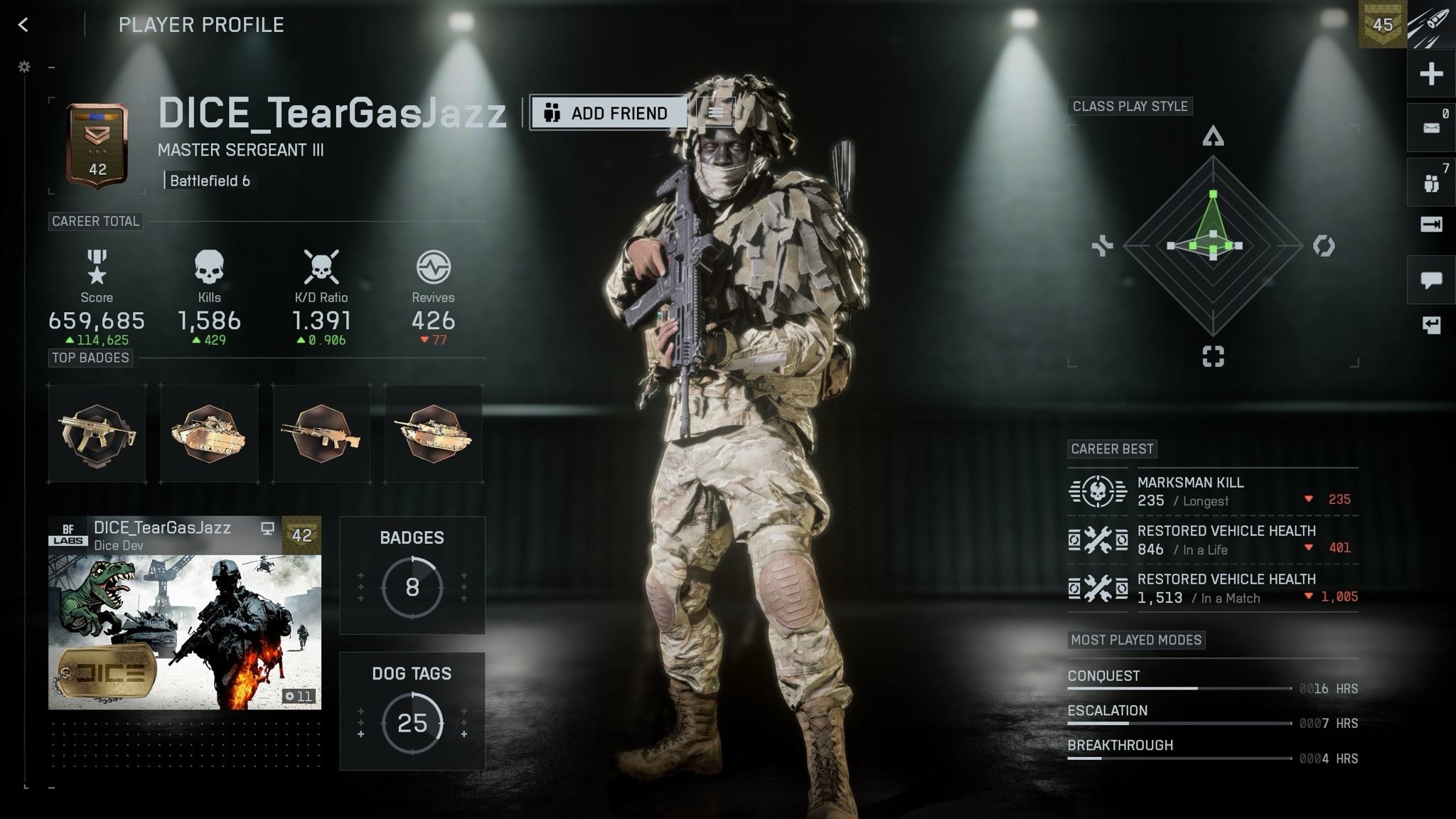Open the Badges counter tile
The height and width of the screenshot is (819, 1456).
[412, 575]
